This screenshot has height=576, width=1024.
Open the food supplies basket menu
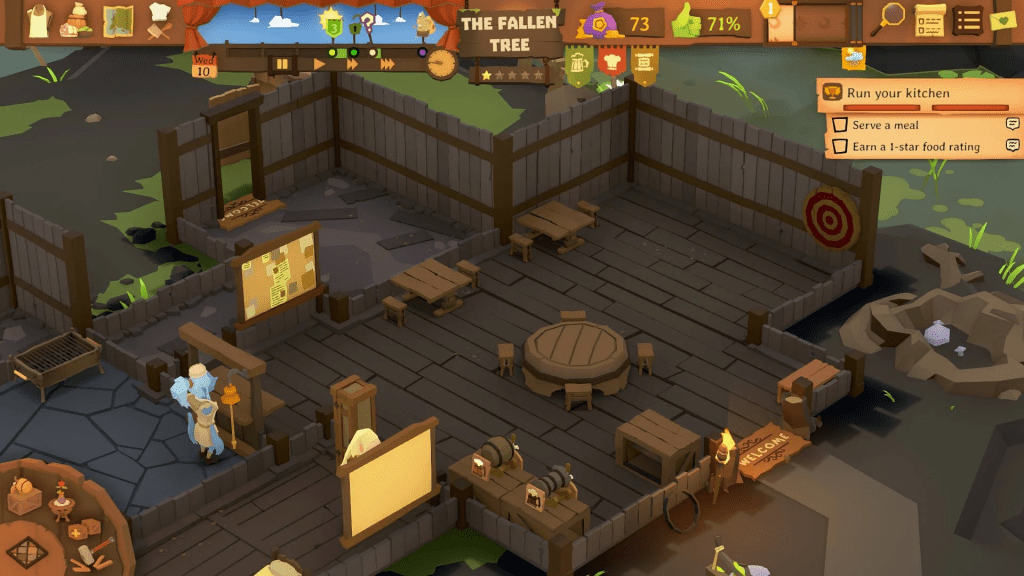click(76, 19)
